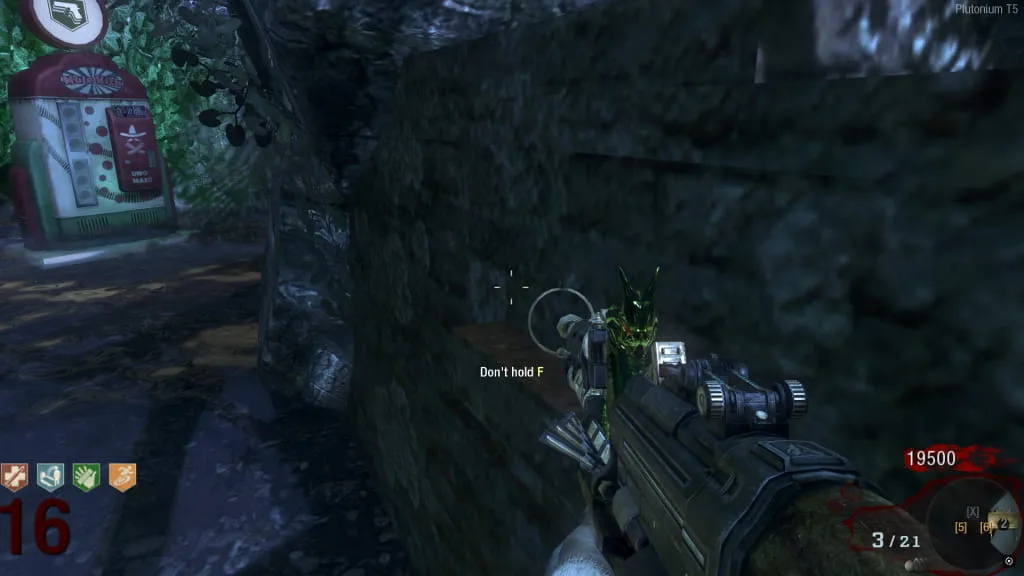Select the orange Stamin-Up perk icon

(x=122, y=477)
